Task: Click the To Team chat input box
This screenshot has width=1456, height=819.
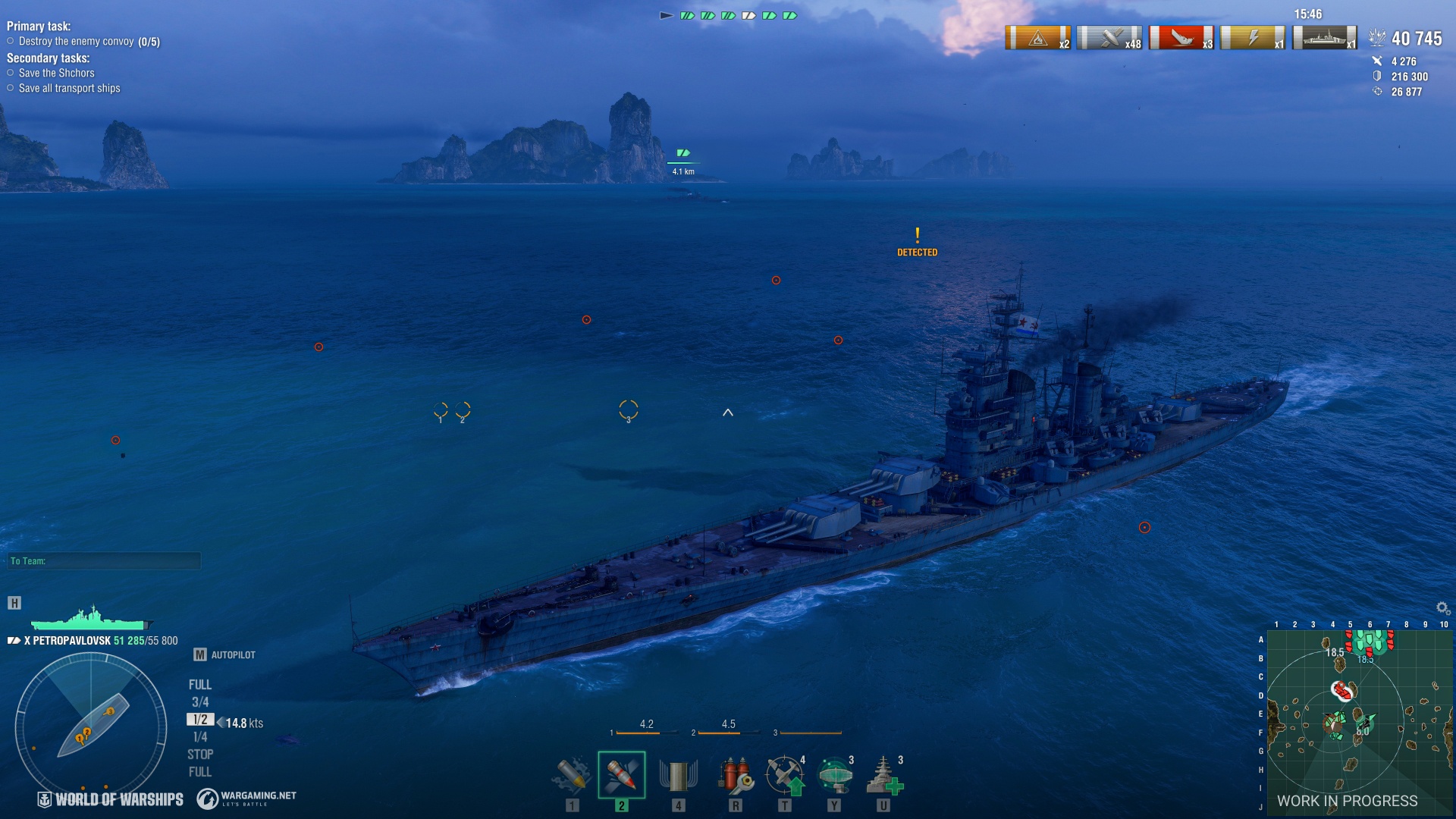Action: (105, 561)
